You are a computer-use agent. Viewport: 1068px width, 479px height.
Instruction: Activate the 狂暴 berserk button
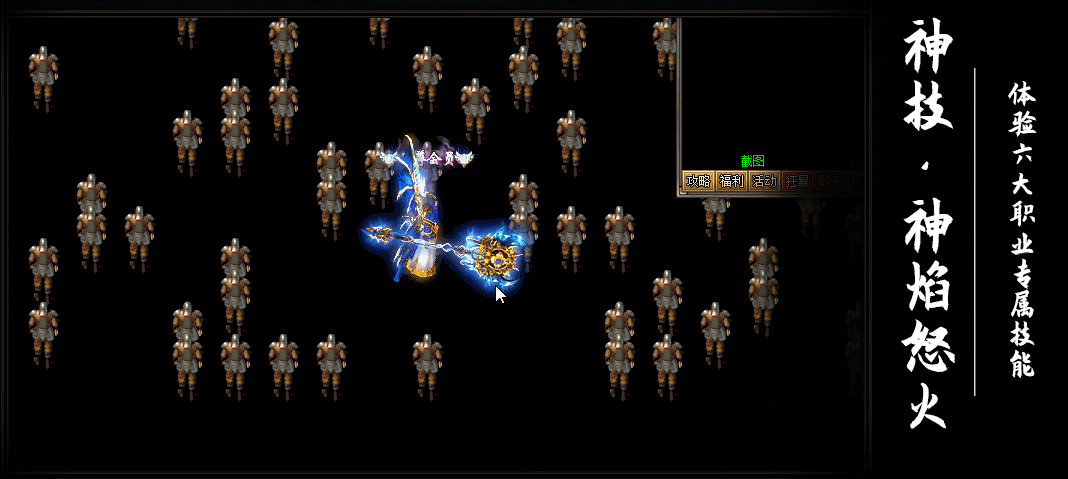pyautogui.click(x=797, y=181)
